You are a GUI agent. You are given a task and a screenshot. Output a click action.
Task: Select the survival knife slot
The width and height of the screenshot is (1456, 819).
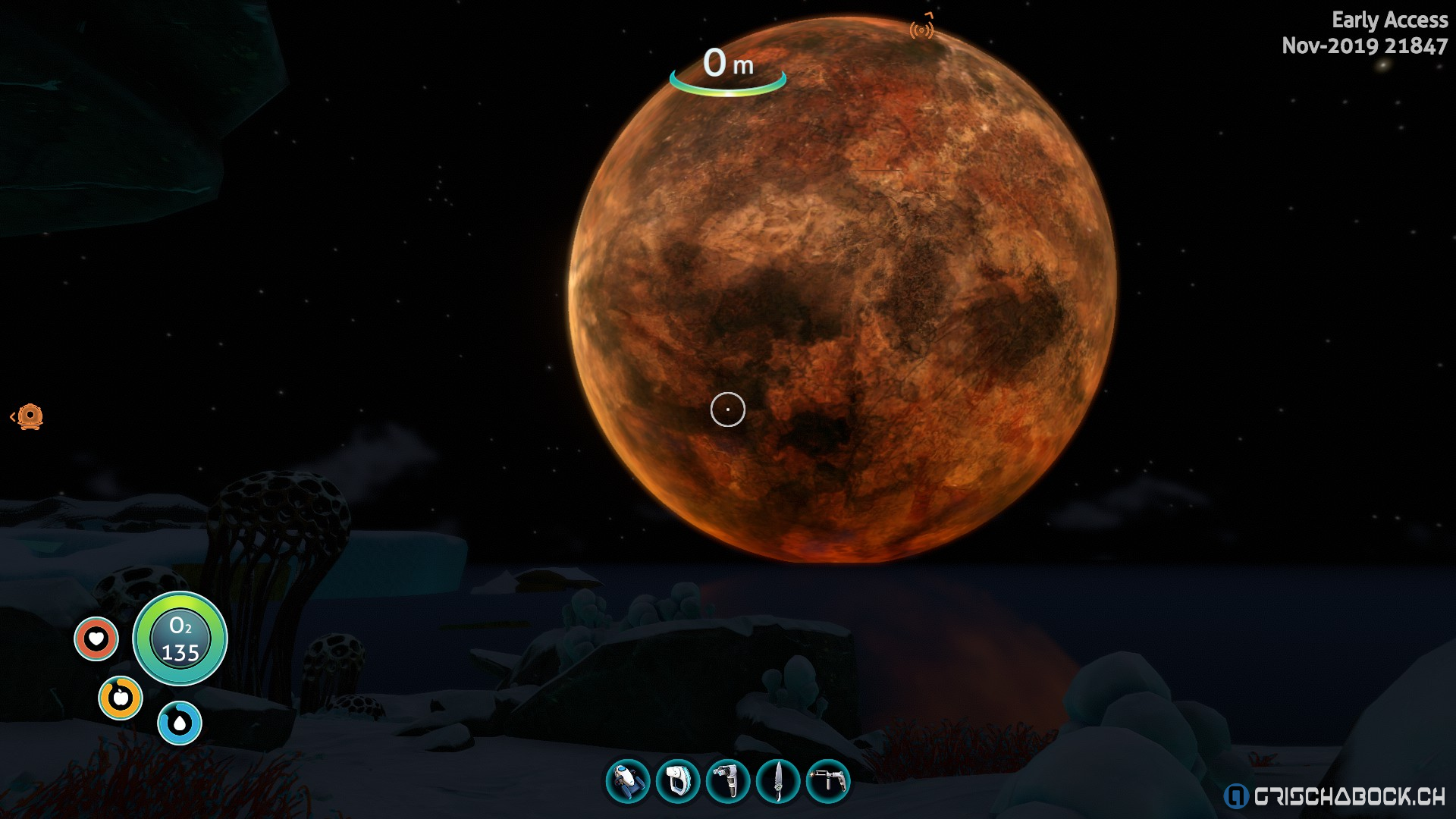tap(778, 781)
